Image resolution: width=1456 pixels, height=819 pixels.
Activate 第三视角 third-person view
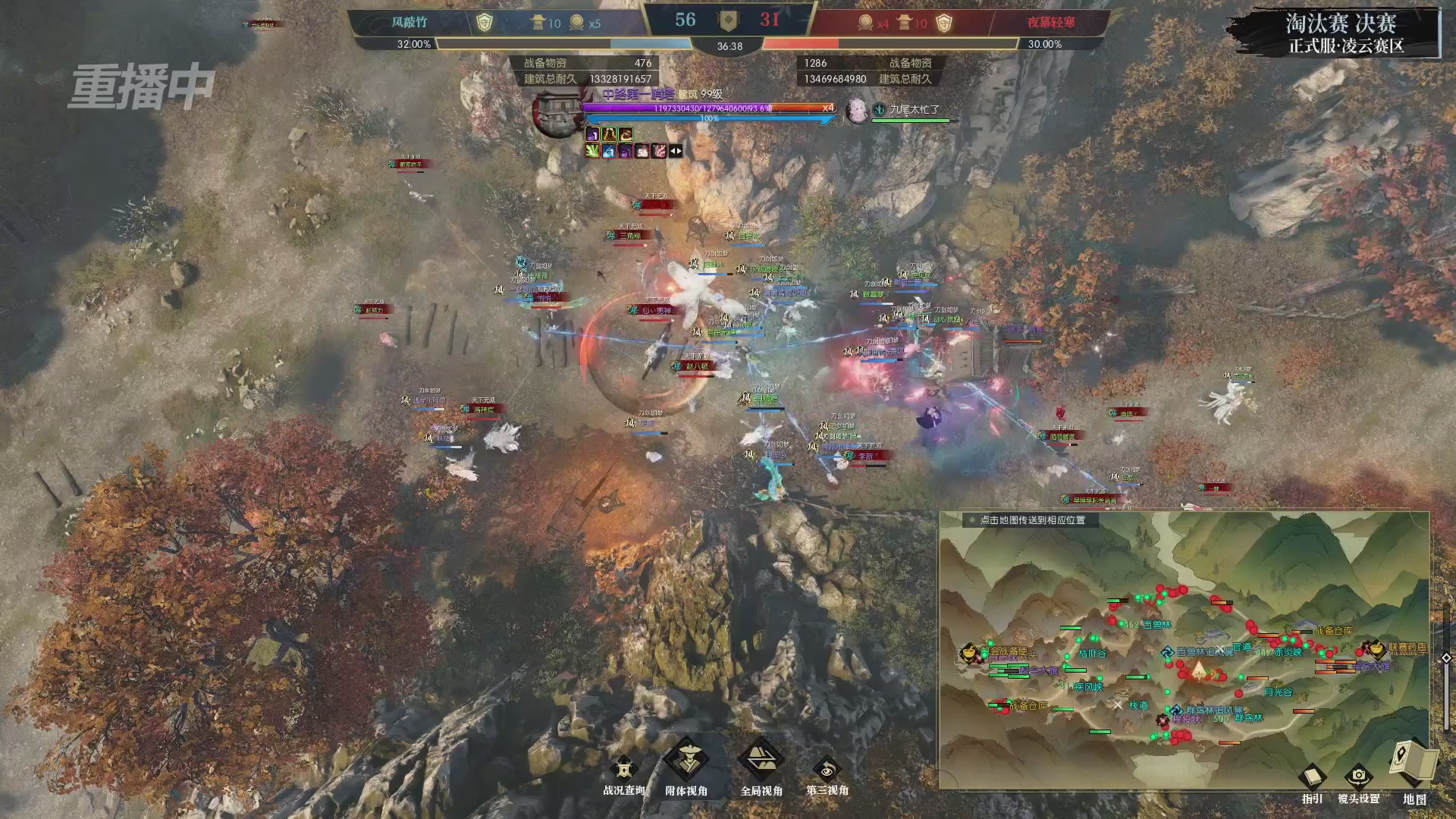[827, 771]
